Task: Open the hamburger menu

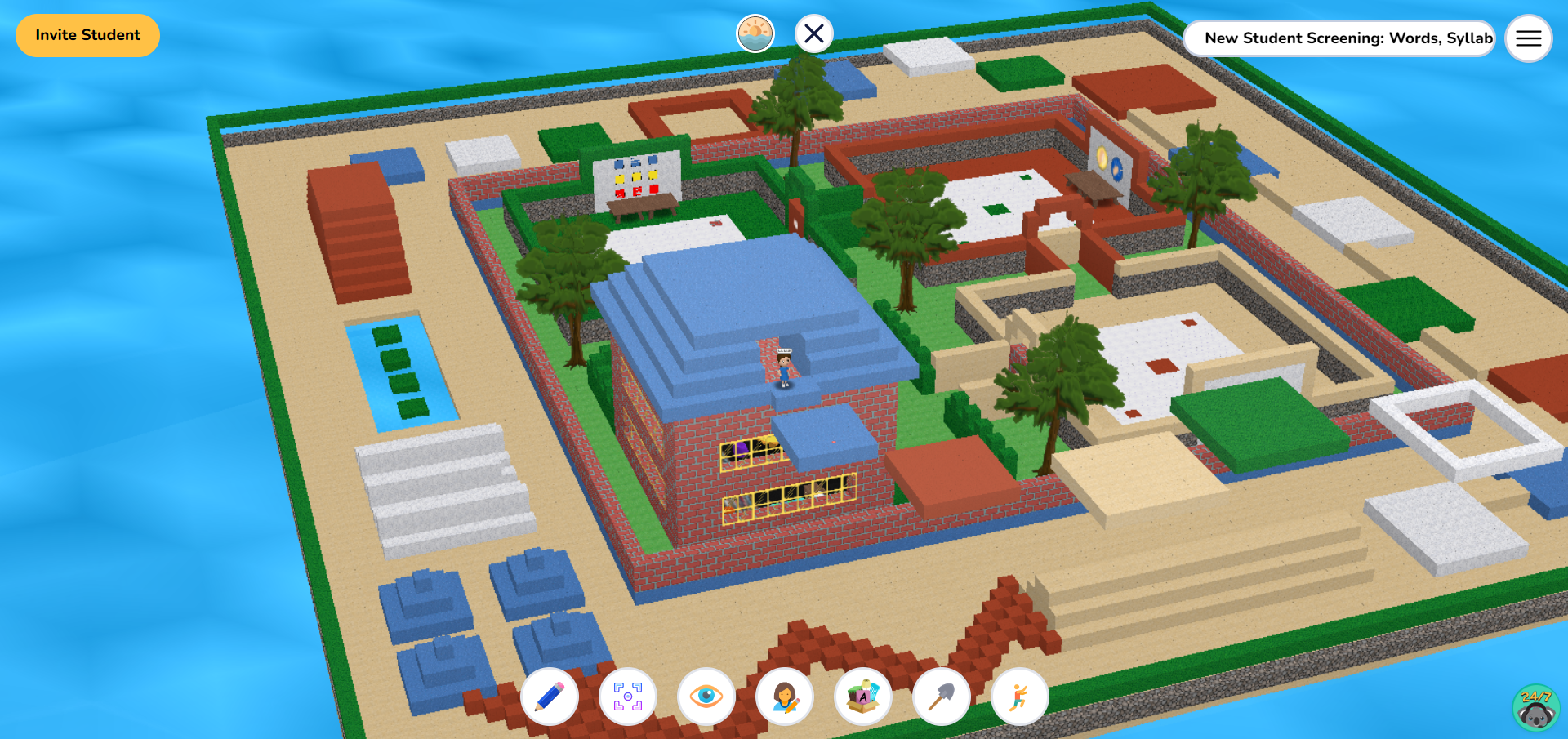Action: click(x=1528, y=38)
